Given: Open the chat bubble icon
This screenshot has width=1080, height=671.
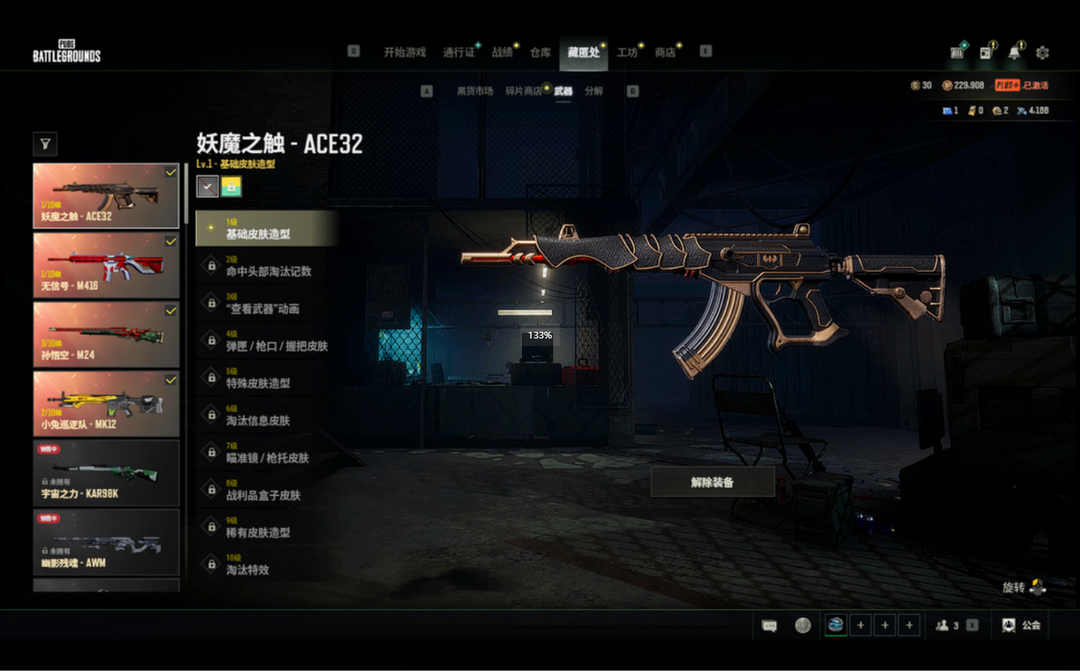Looking at the screenshot, I should pyautogui.click(x=769, y=625).
